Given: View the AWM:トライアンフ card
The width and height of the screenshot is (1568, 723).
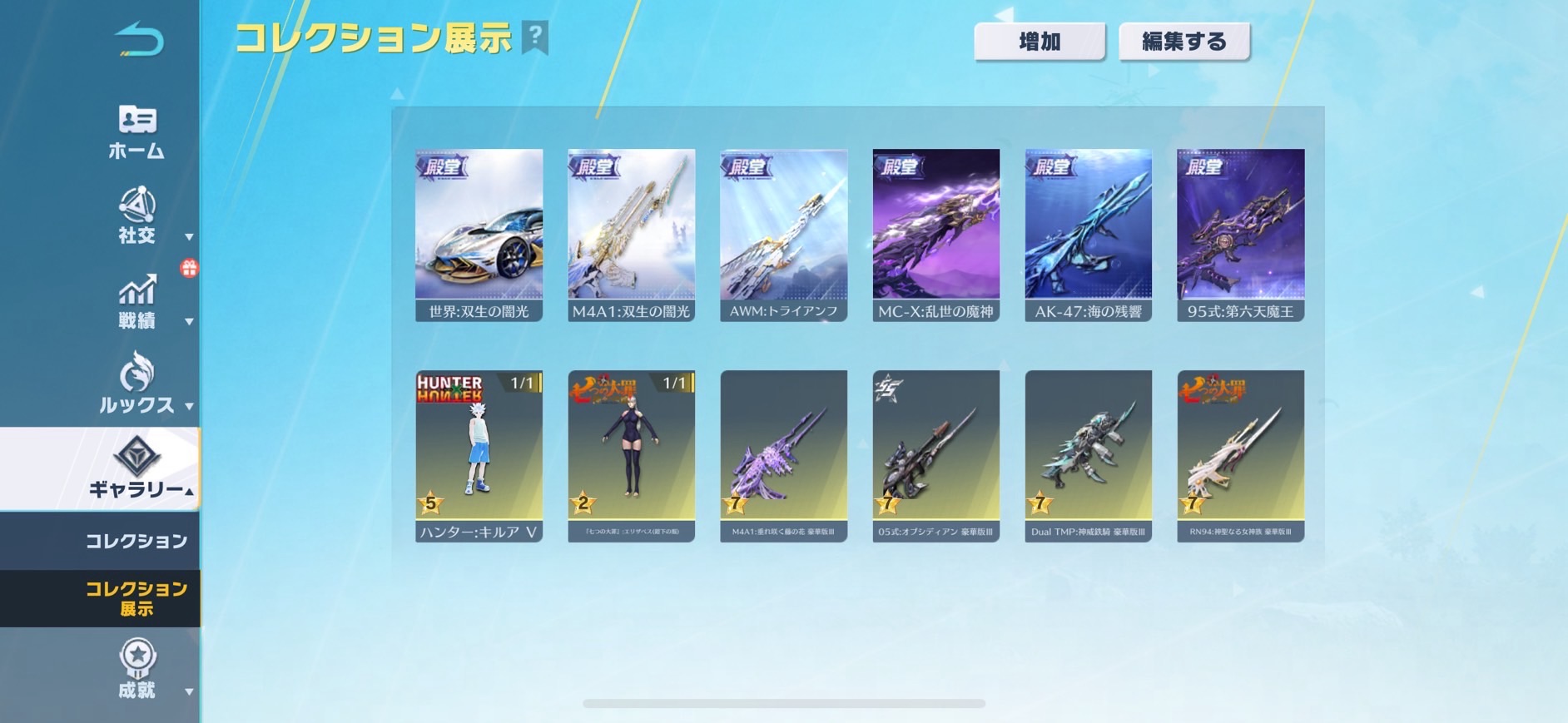Looking at the screenshot, I should [783, 235].
